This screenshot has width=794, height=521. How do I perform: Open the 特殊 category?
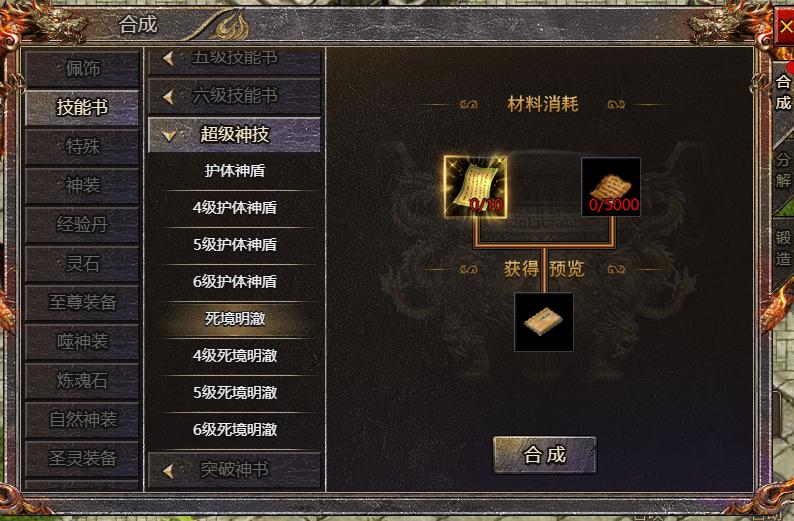point(82,147)
